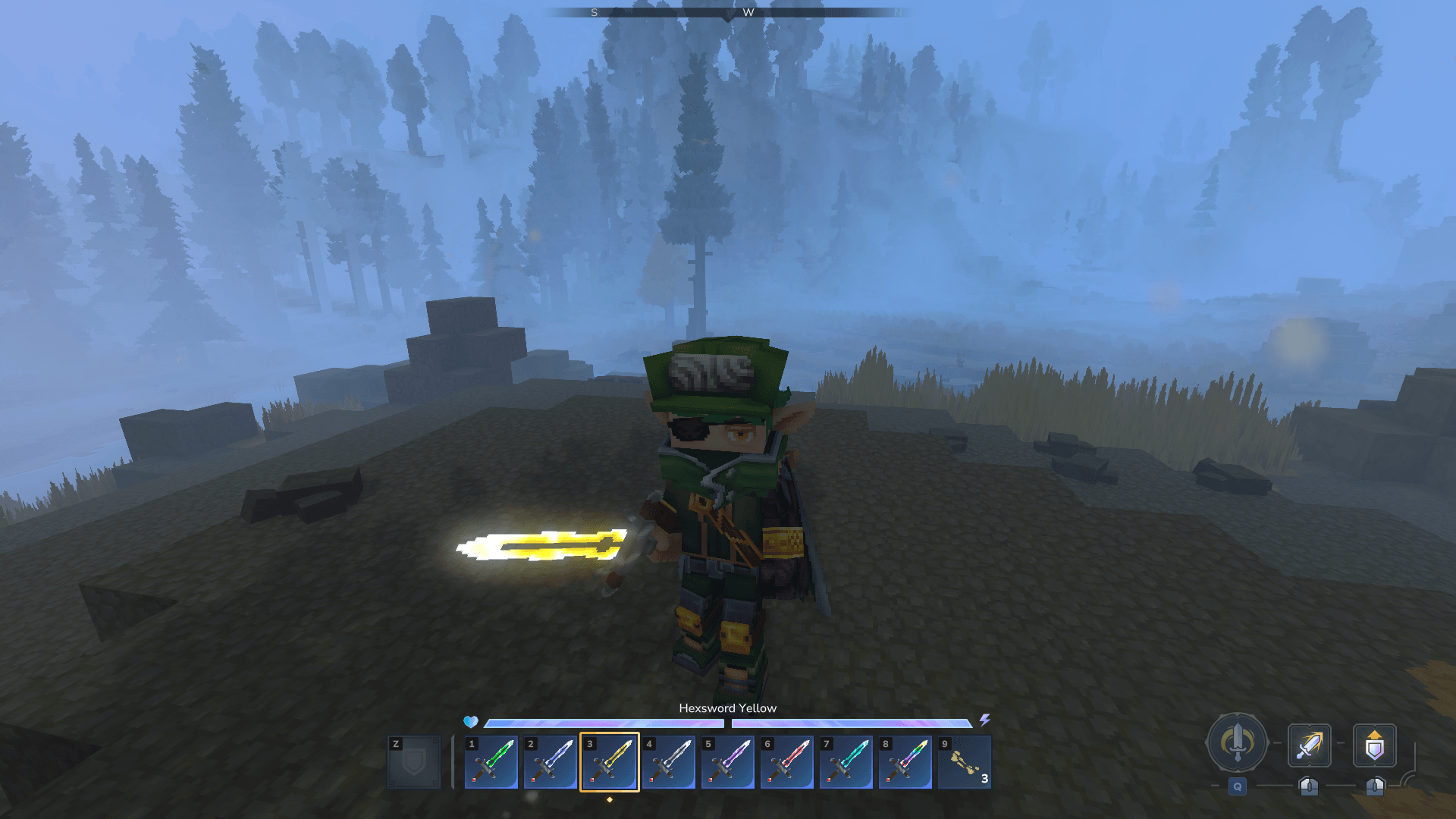Click the sword slash attack icon
The width and height of the screenshot is (1456, 819).
coord(1309,745)
